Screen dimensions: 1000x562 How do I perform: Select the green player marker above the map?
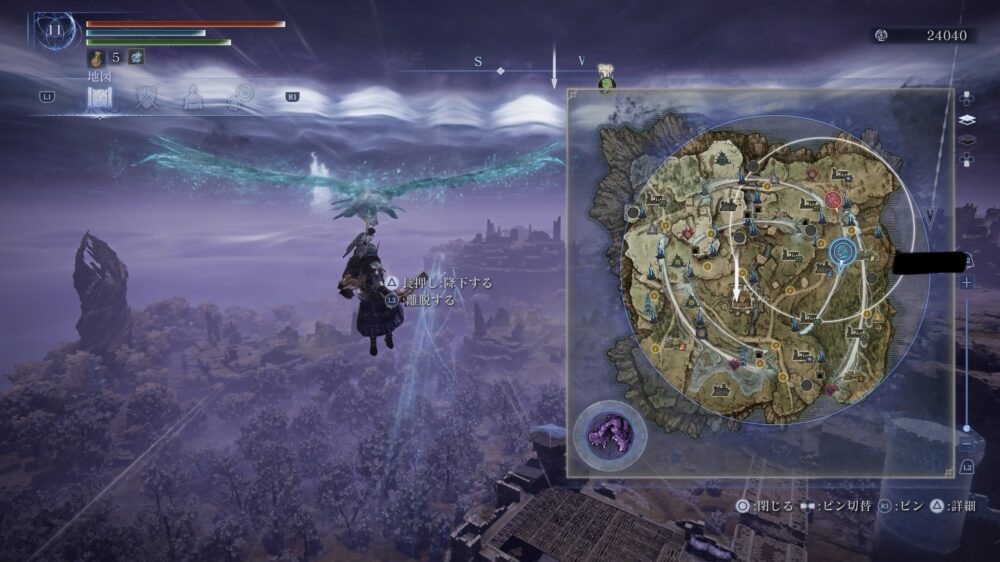tap(606, 86)
